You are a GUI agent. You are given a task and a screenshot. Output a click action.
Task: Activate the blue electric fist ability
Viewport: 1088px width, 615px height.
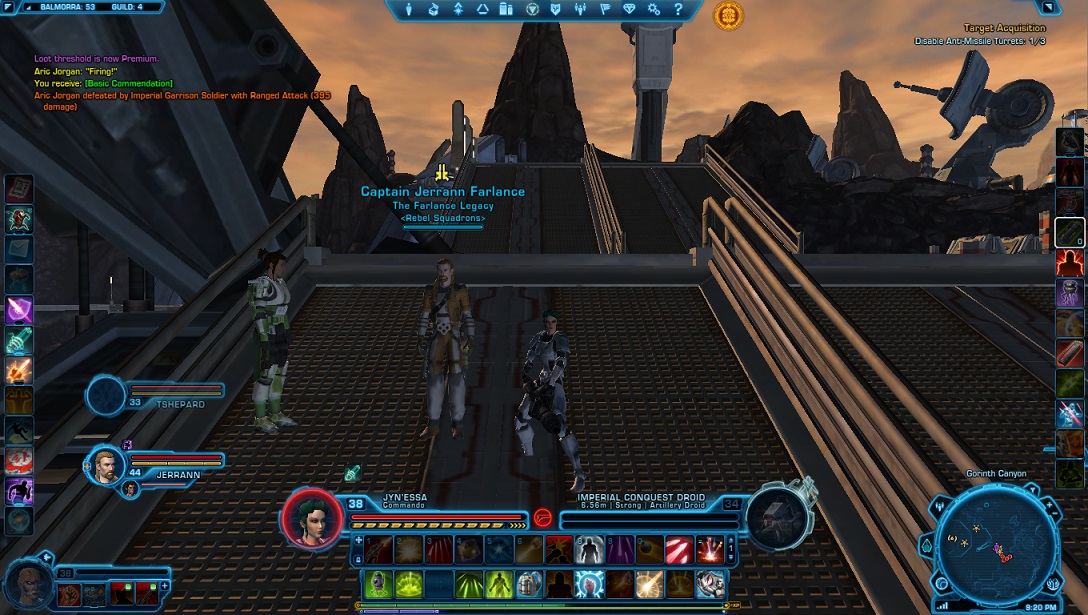tap(588, 583)
